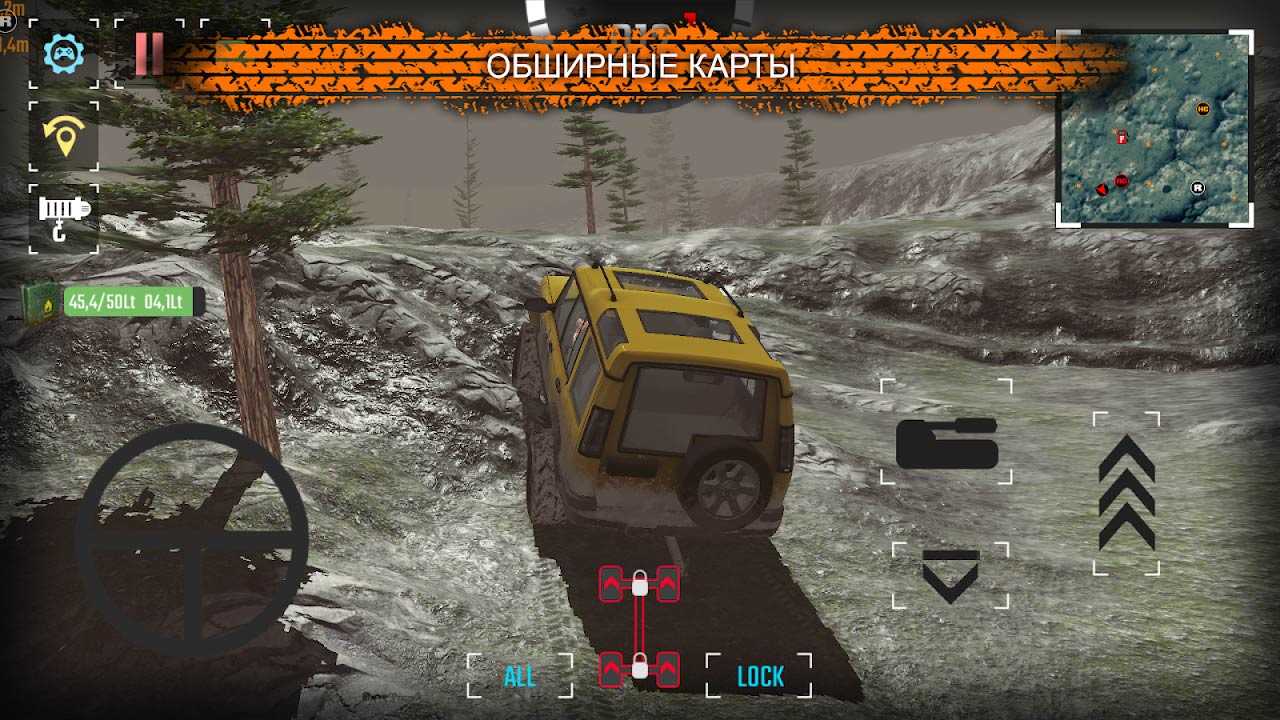The width and height of the screenshot is (1280, 720).
Task: Activate the winch hook button
Action: pos(63,217)
